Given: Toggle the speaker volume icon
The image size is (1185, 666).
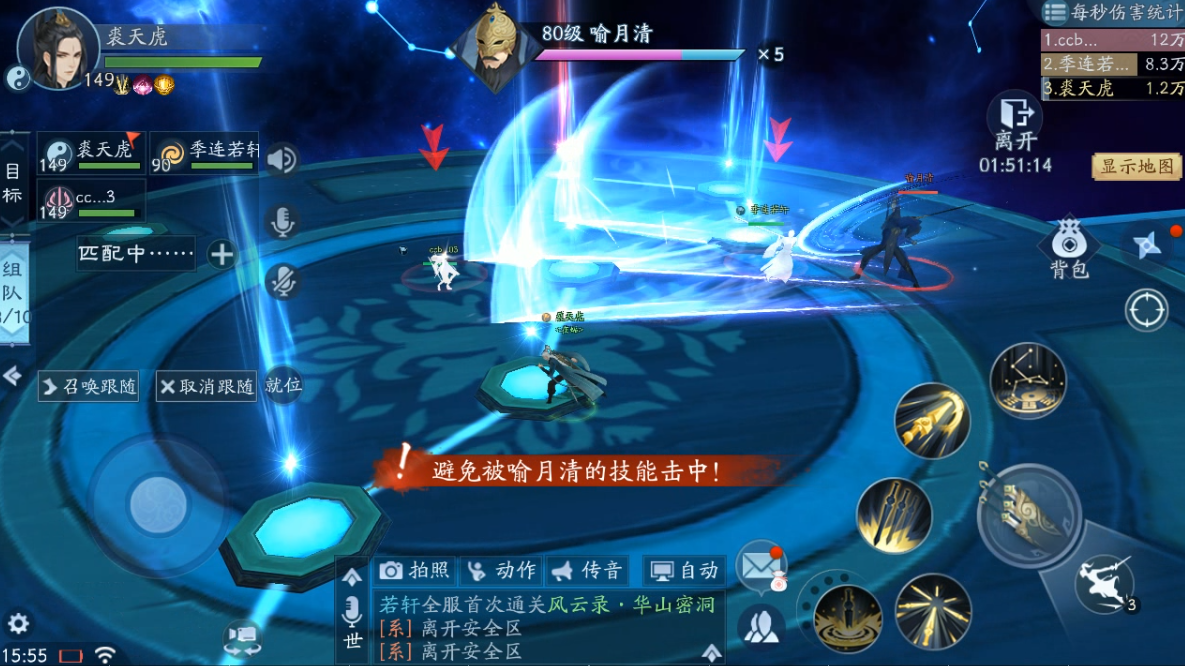Looking at the screenshot, I should [x=282, y=159].
